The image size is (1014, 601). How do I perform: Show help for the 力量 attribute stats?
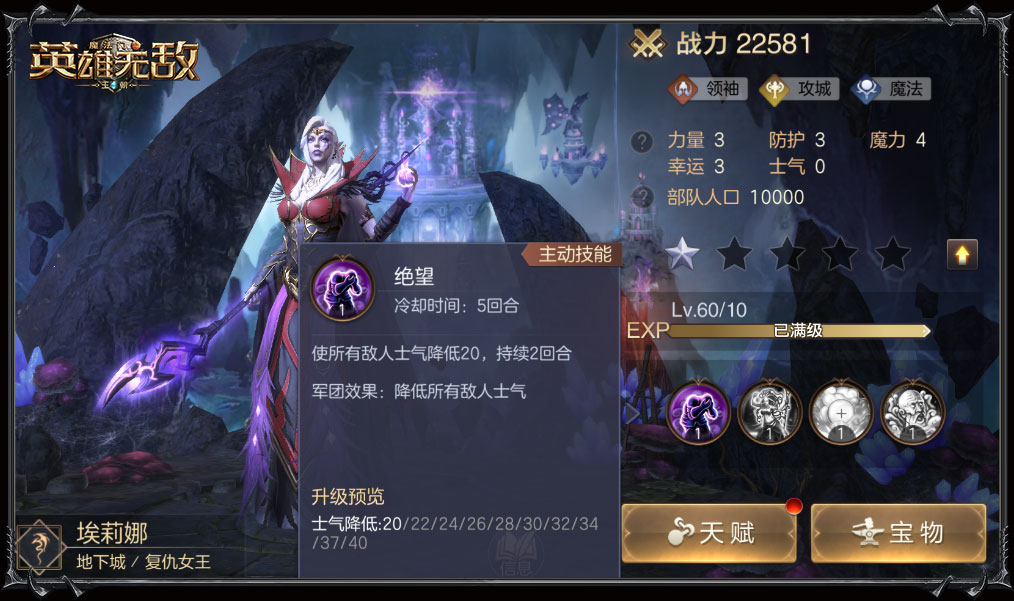(x=642, y=142)
